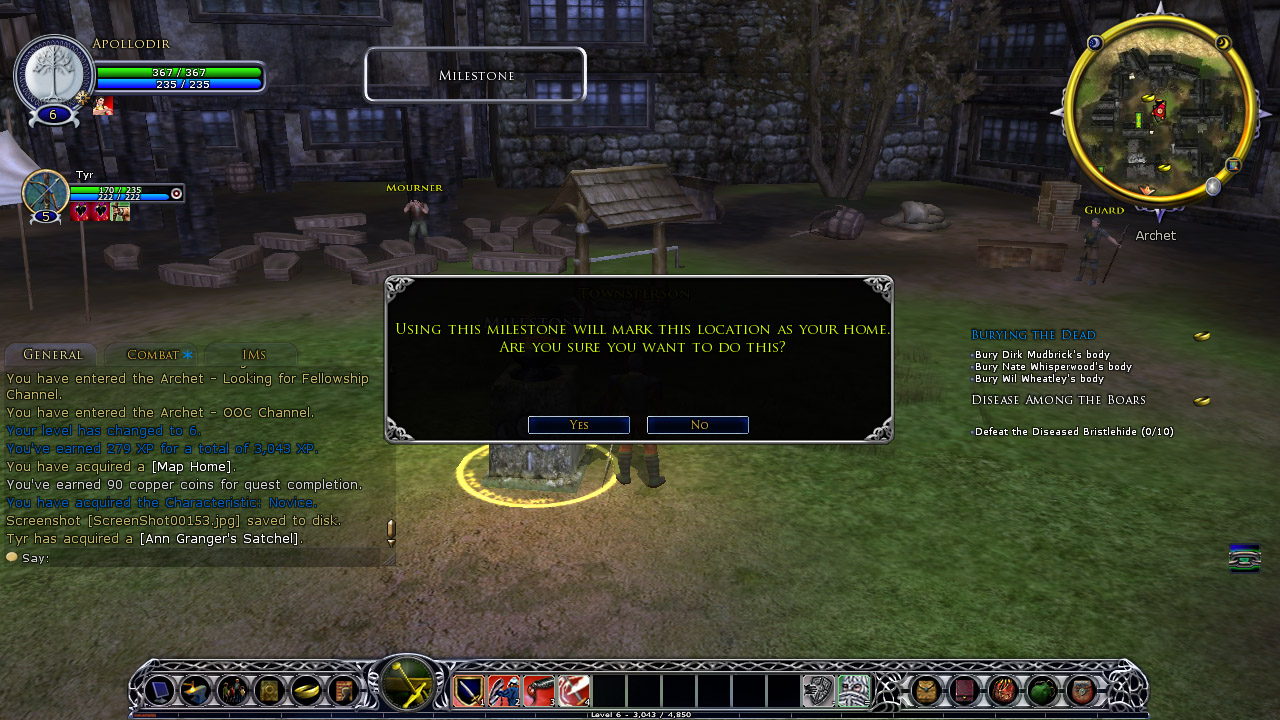The image size is (1280, 720).
Task: Select the IMs chat tab
Action: tap(254, 355)
